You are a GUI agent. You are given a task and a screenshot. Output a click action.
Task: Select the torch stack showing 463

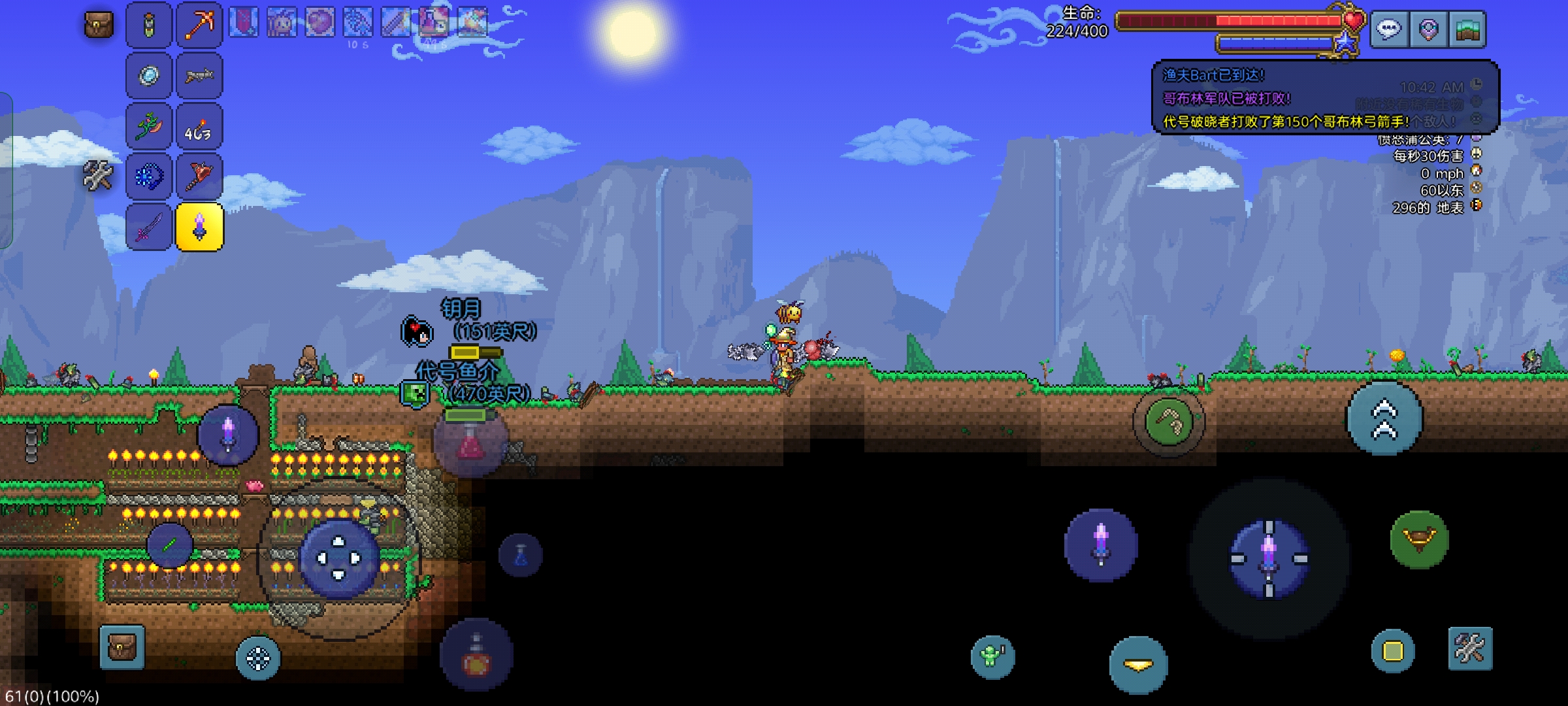[x=199, y=127]
